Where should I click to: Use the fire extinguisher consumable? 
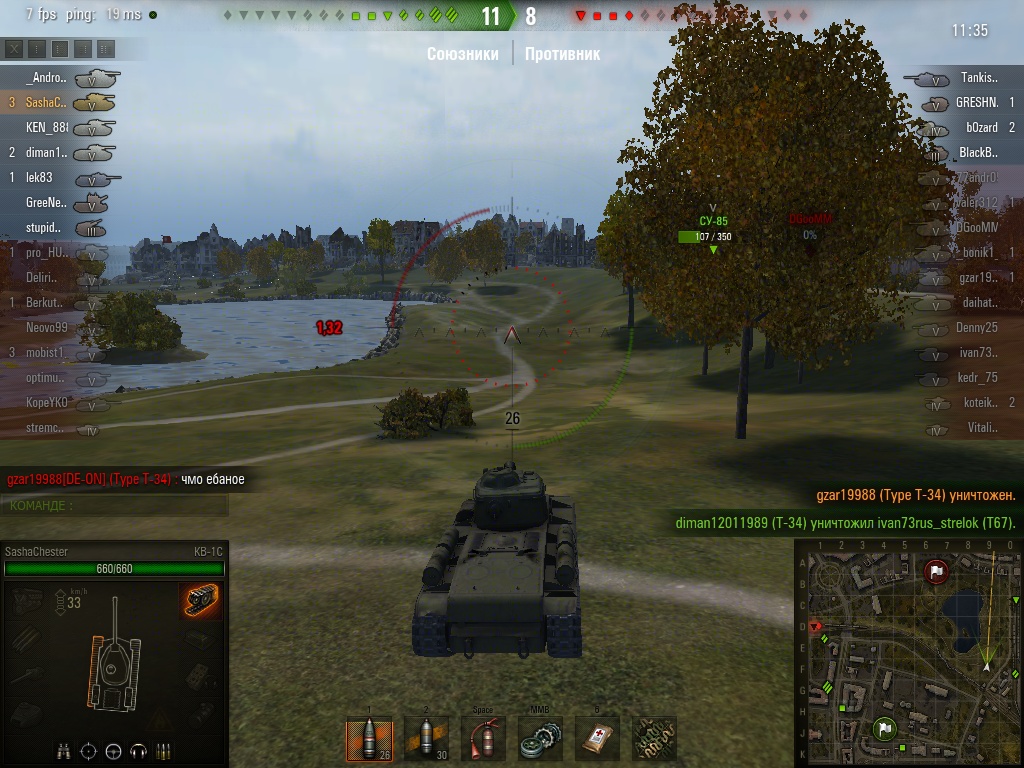pyautogui.click(x=484, y=740)
